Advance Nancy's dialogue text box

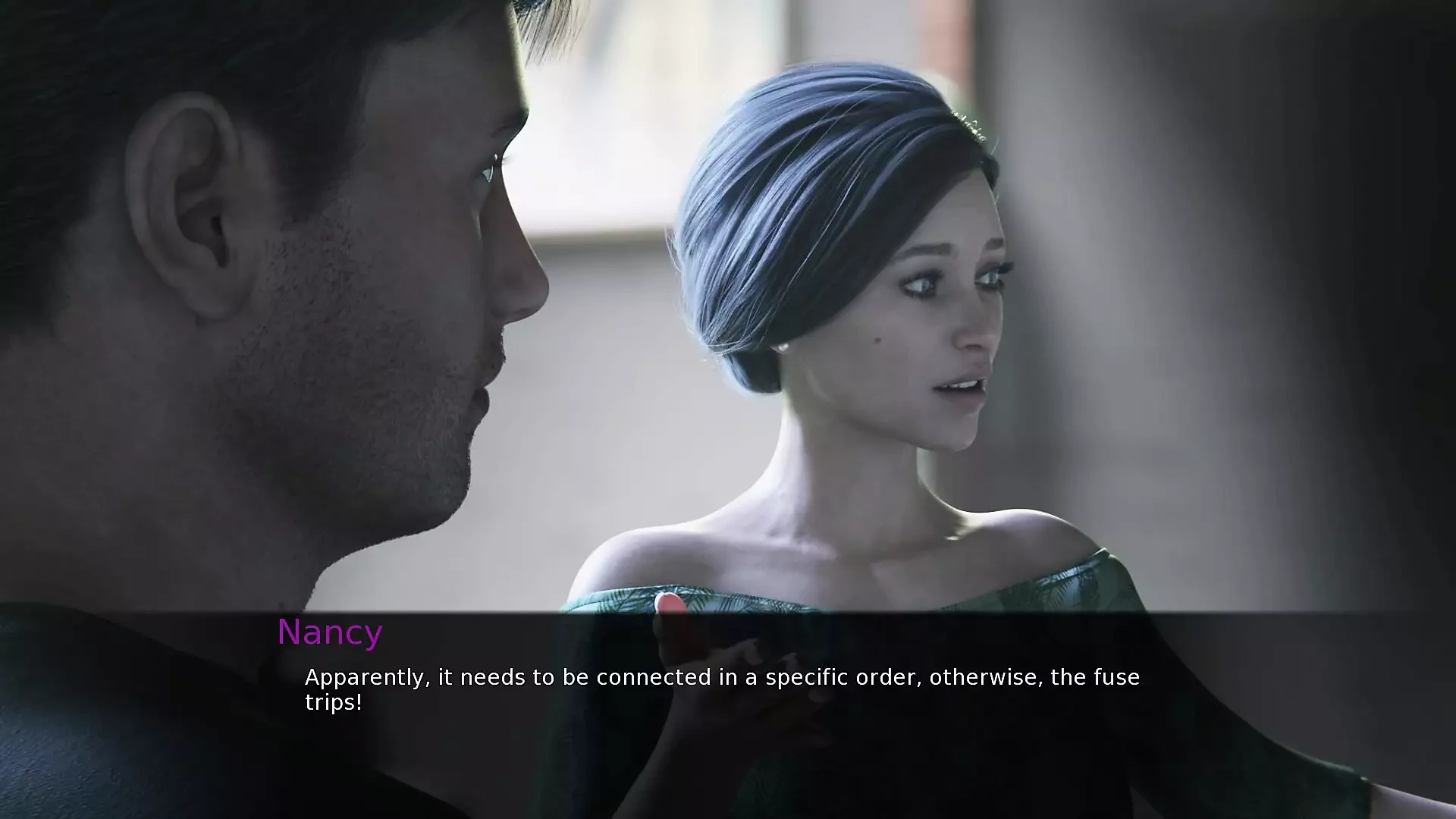coord(722,689)
